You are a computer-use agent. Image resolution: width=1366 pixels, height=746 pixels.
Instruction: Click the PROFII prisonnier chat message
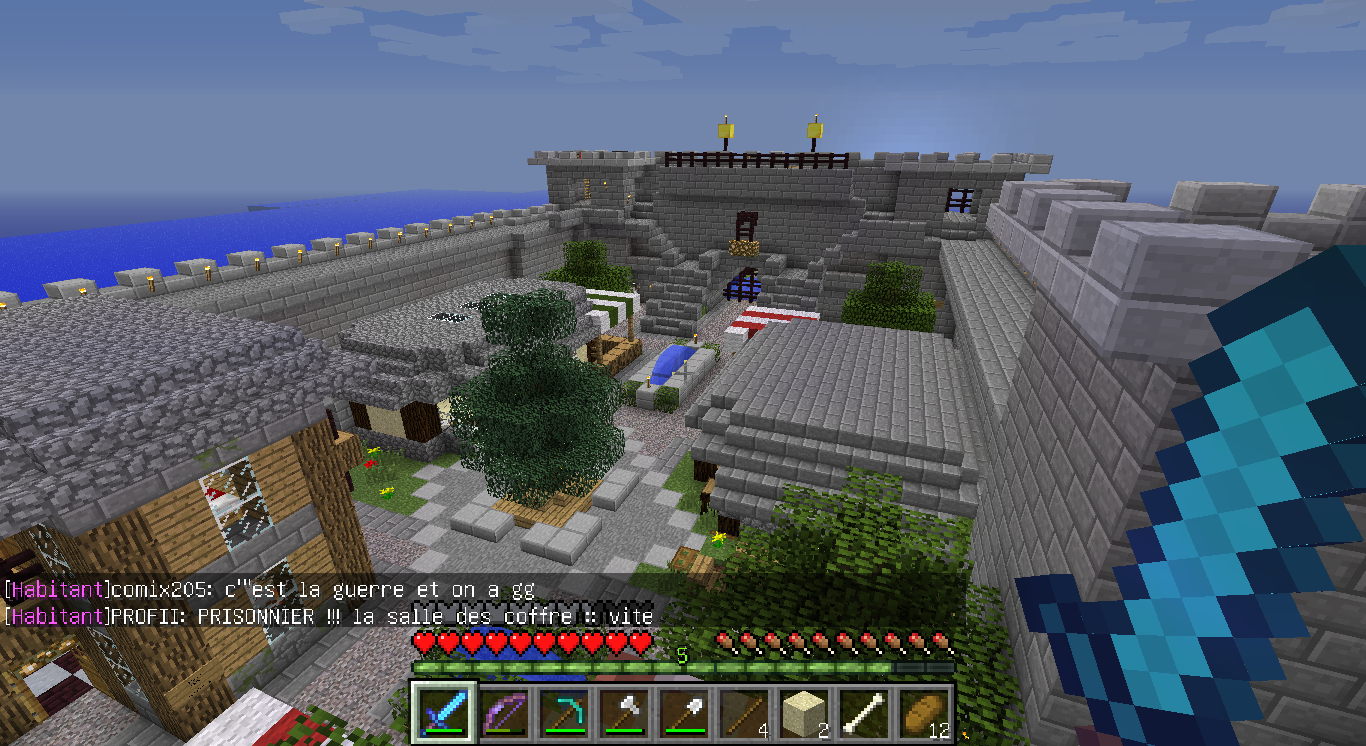pyautogui.click(x=328, y=616)
